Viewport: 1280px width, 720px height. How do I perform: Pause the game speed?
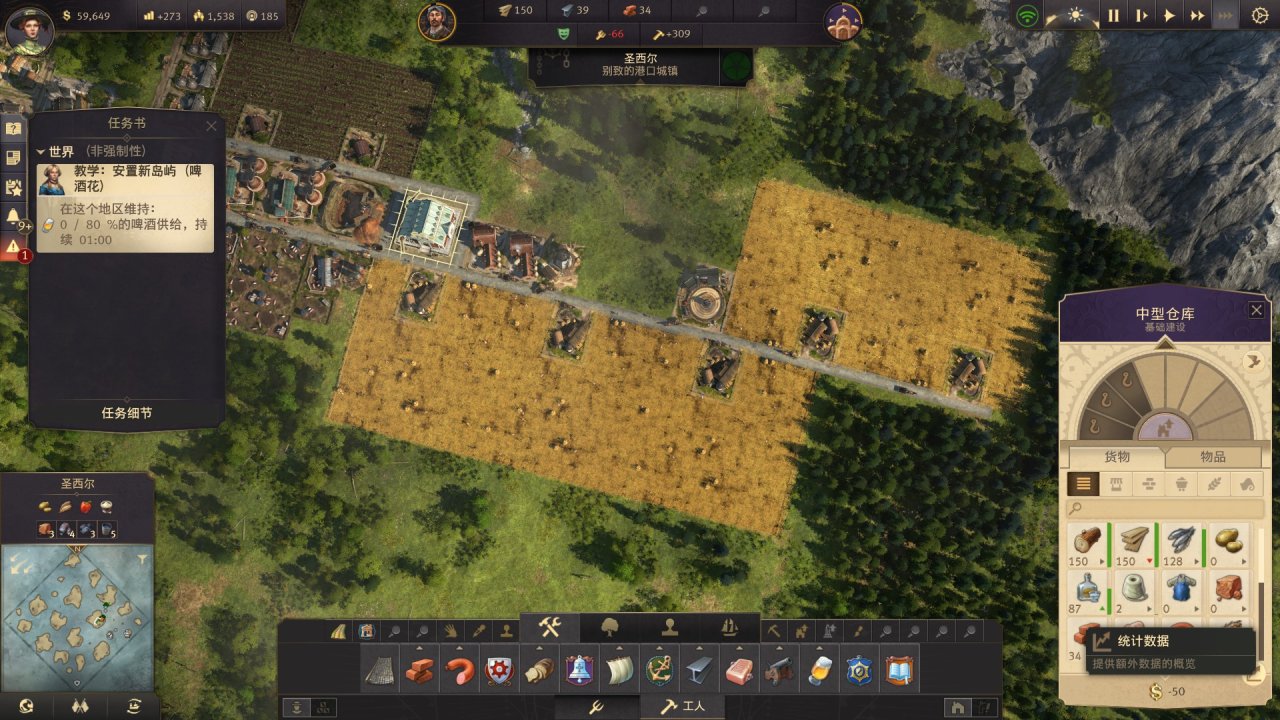tap(1113, 16)
